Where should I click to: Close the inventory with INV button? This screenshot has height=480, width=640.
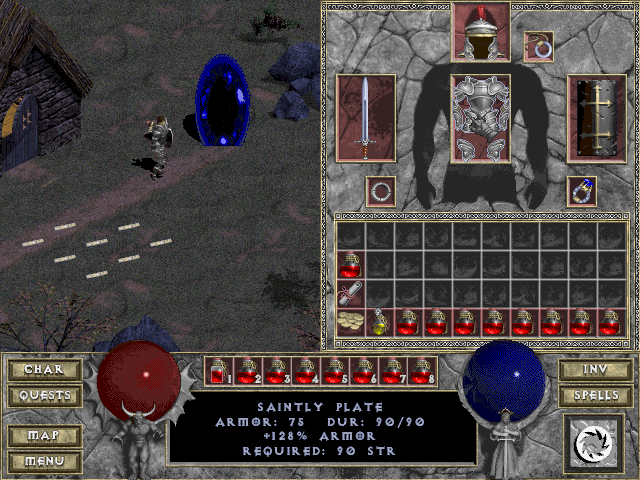594,370
